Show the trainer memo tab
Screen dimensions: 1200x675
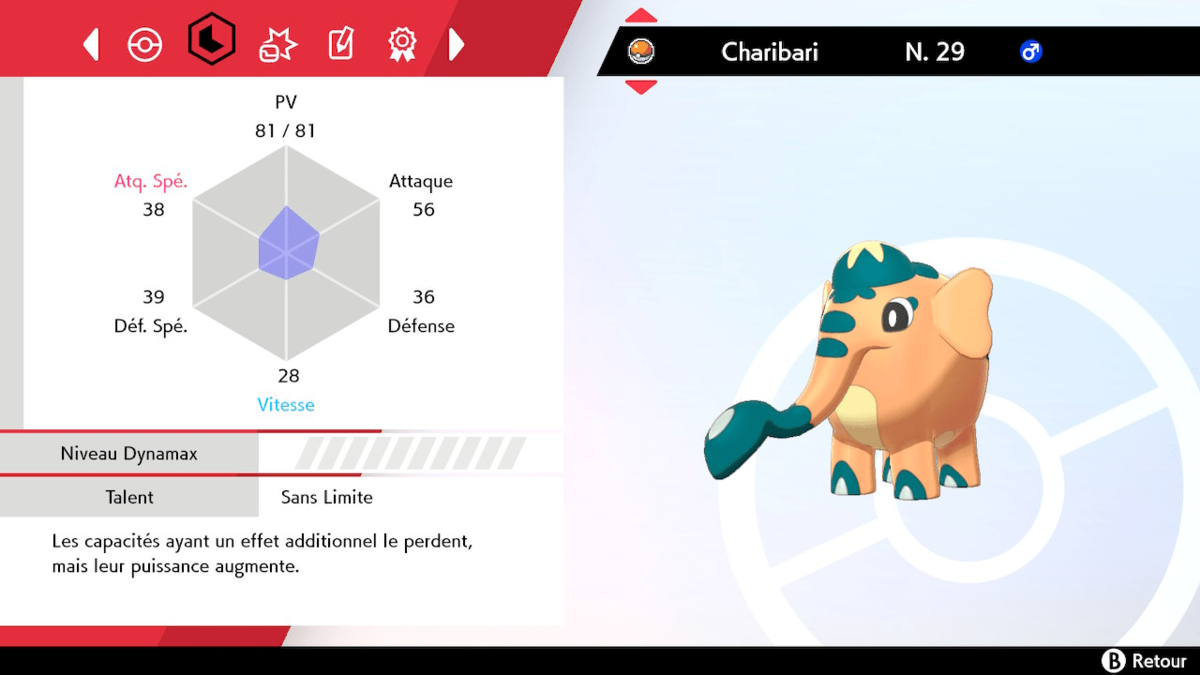341,44
